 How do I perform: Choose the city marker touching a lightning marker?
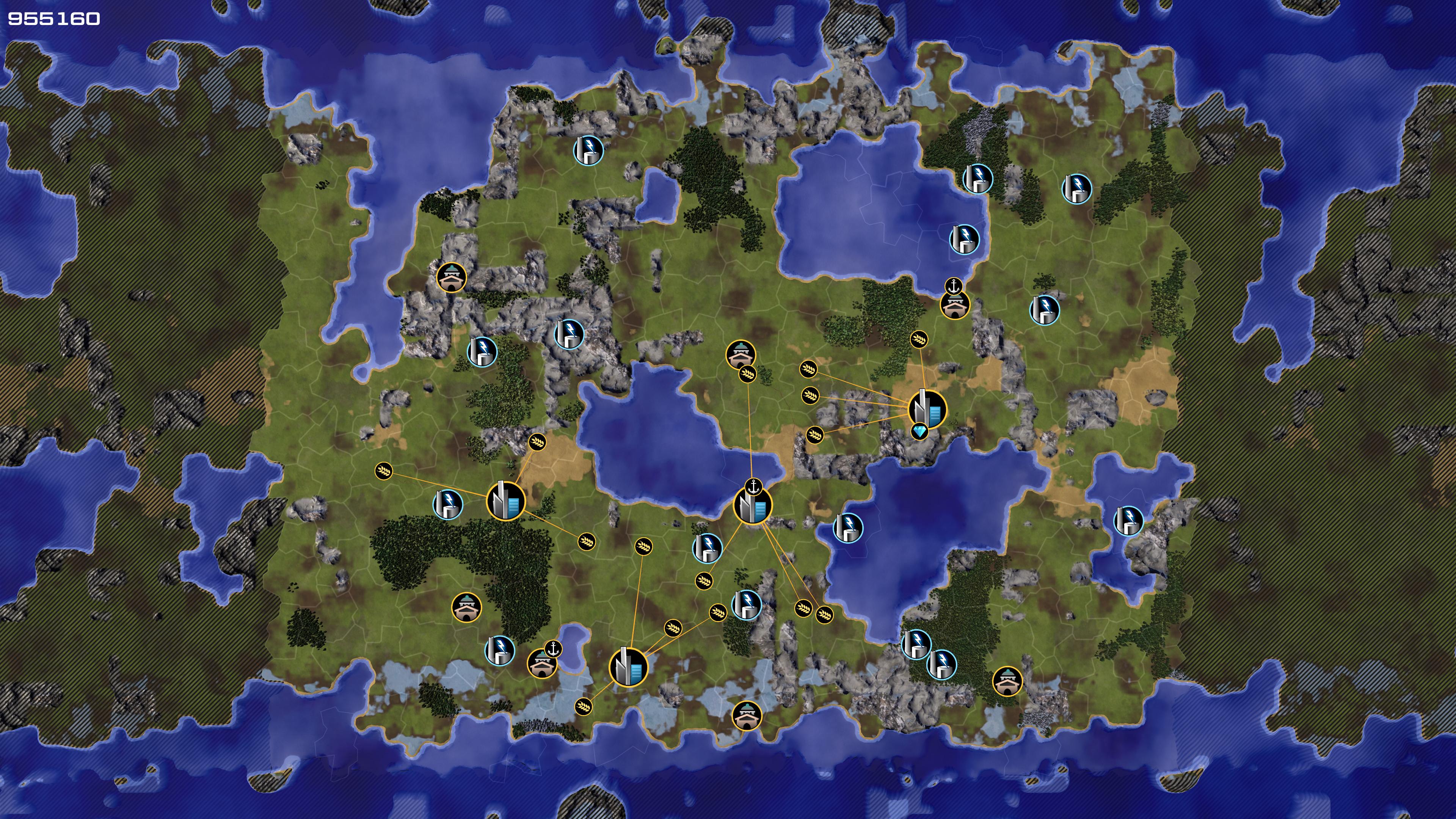[x=506, y=500]
